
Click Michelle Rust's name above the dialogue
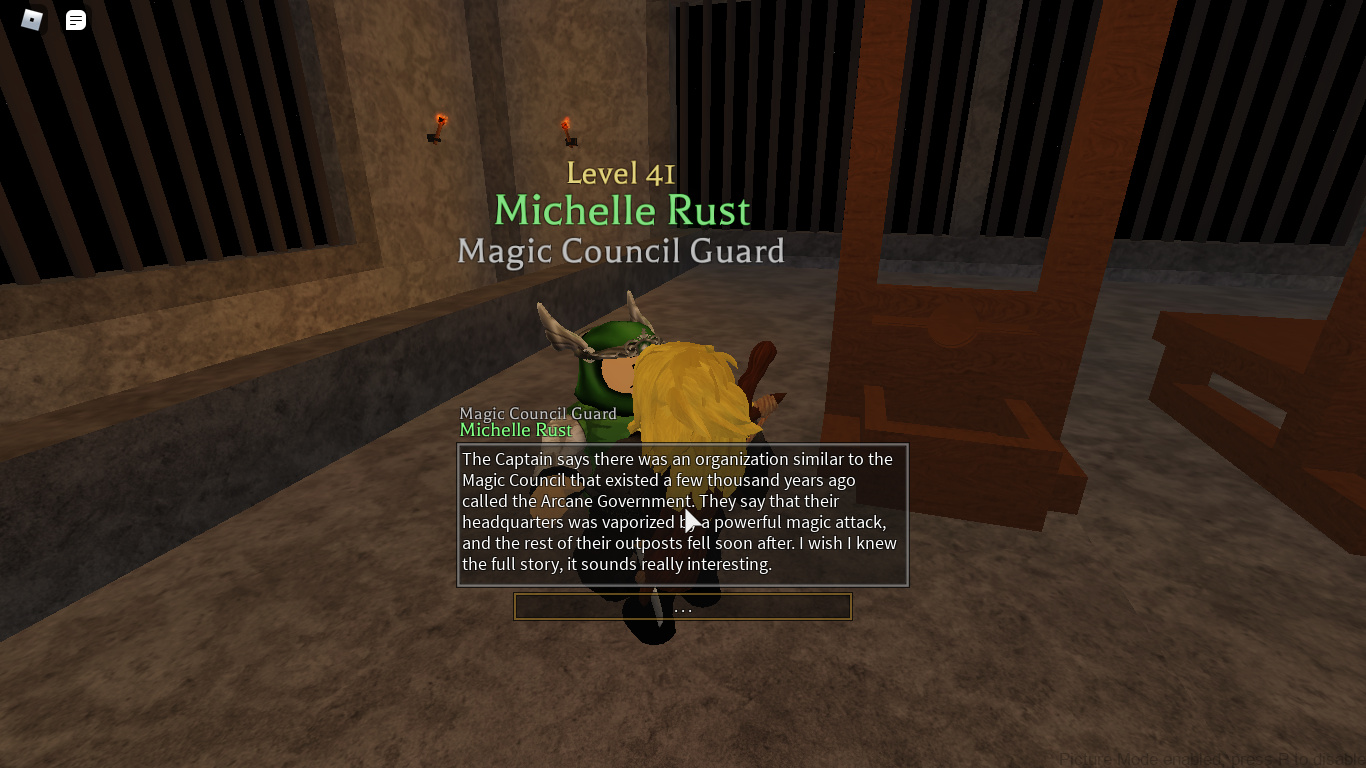pos(516,430)
